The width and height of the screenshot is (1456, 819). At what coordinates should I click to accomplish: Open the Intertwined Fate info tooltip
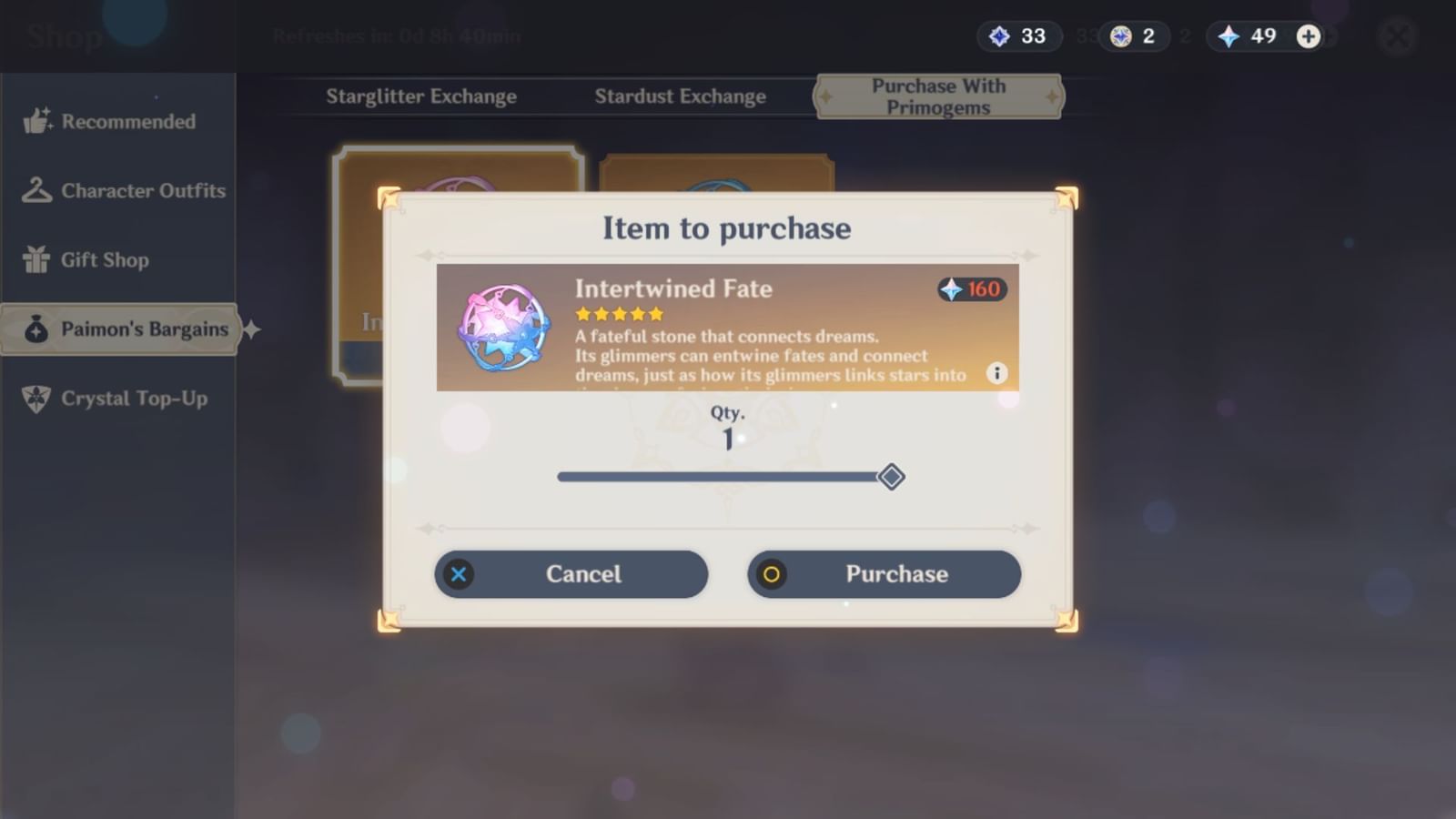click(995, 373)
